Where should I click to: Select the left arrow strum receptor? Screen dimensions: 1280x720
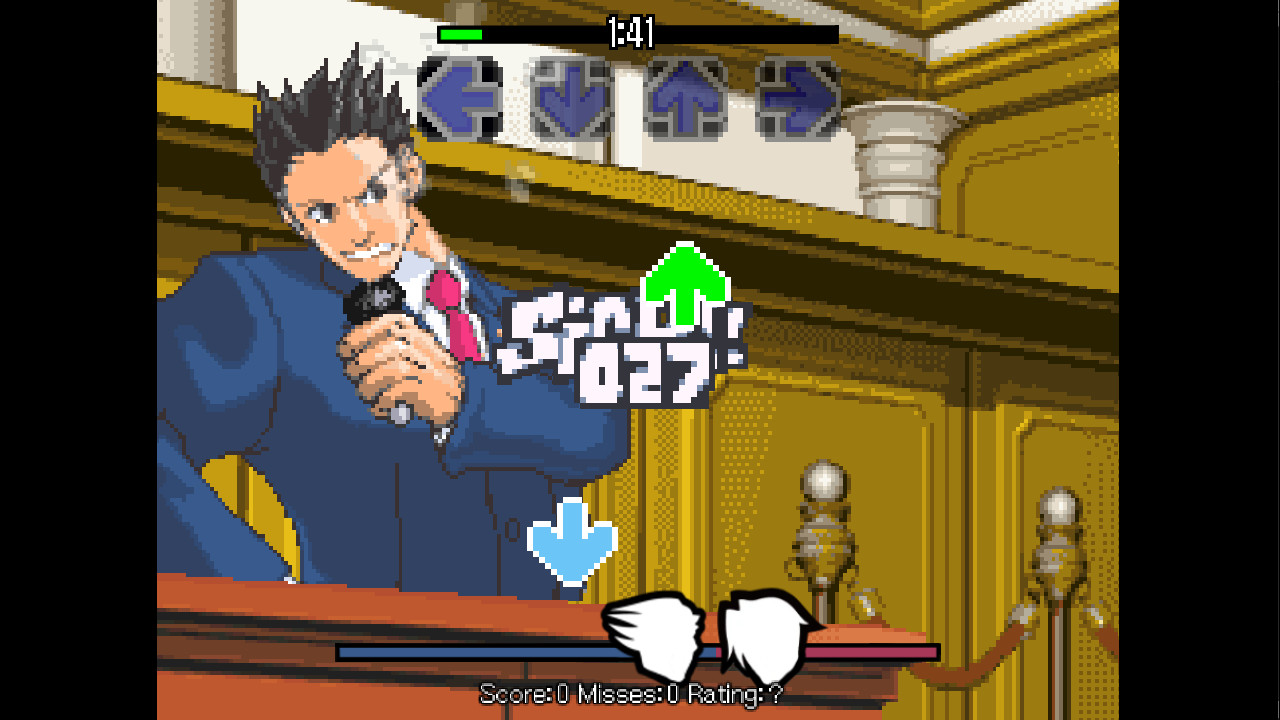[x=456, y=98]
